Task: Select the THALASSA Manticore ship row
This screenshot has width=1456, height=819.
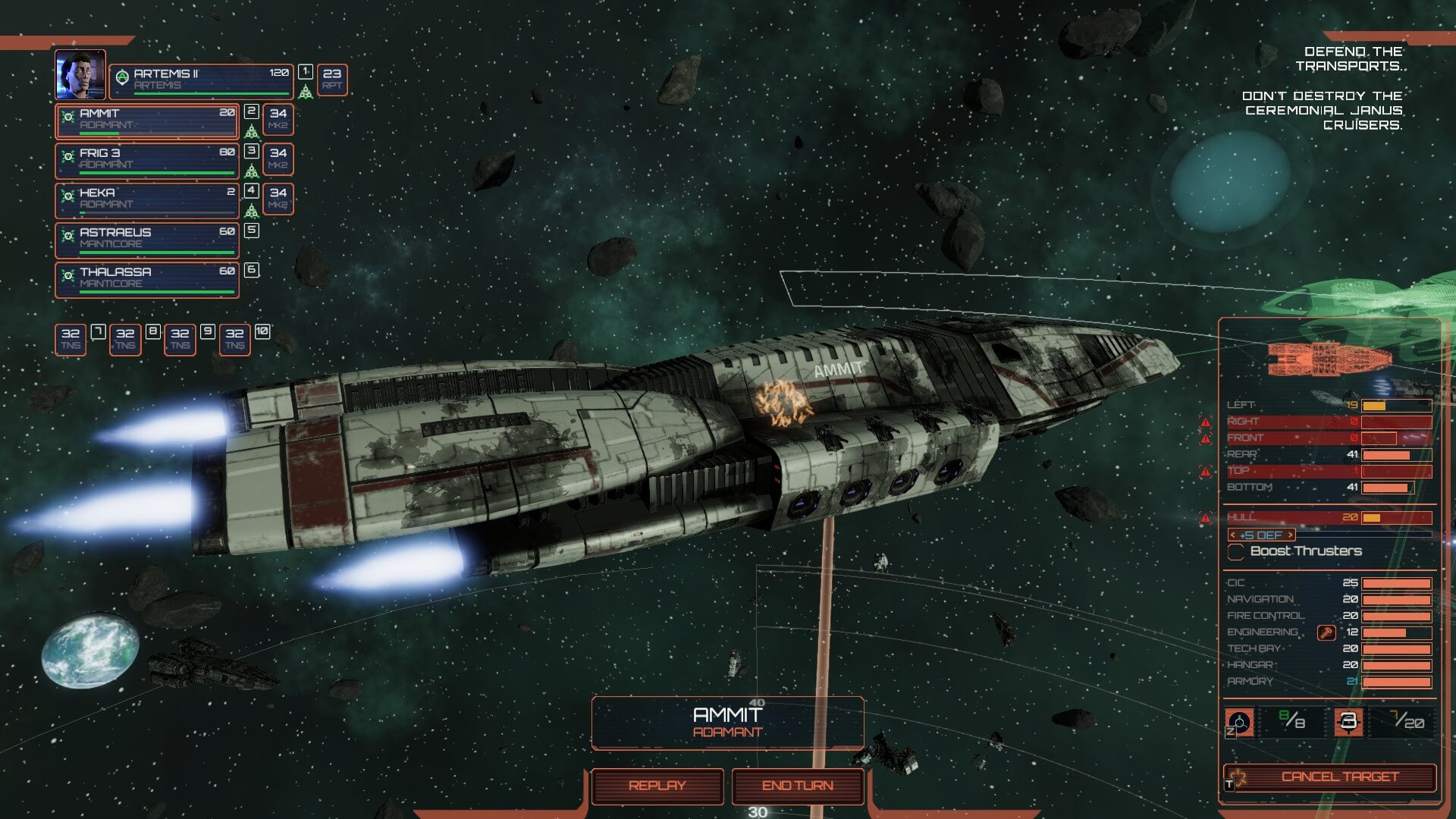Action: (147, 278)
